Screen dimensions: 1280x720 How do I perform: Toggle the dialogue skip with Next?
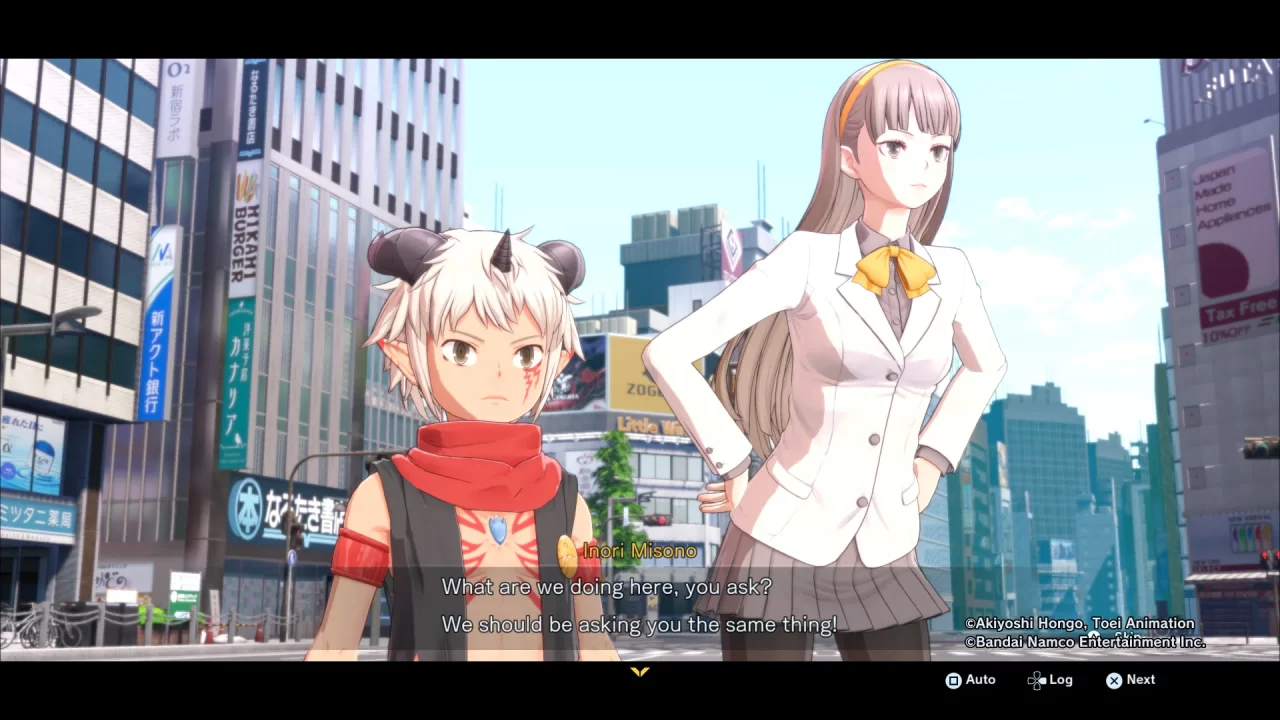click(1130, 680)
